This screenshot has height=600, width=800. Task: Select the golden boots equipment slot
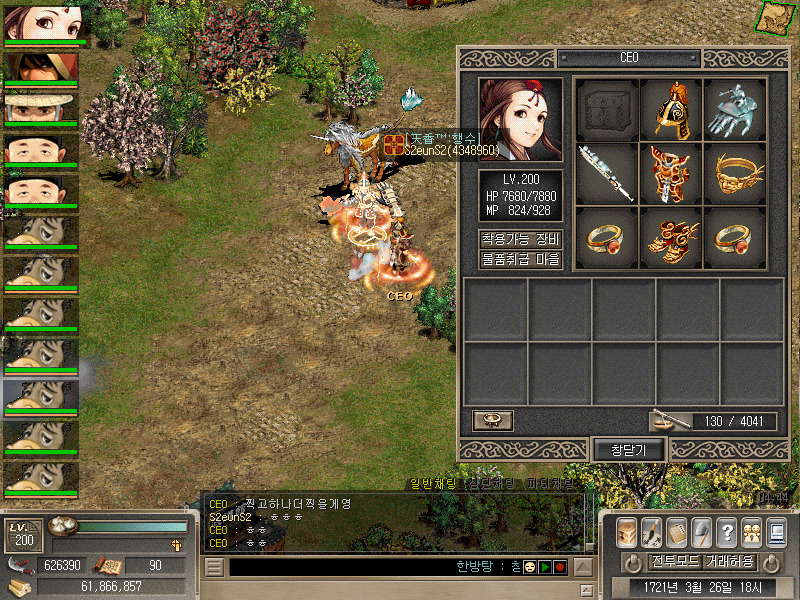click(671, 237)
